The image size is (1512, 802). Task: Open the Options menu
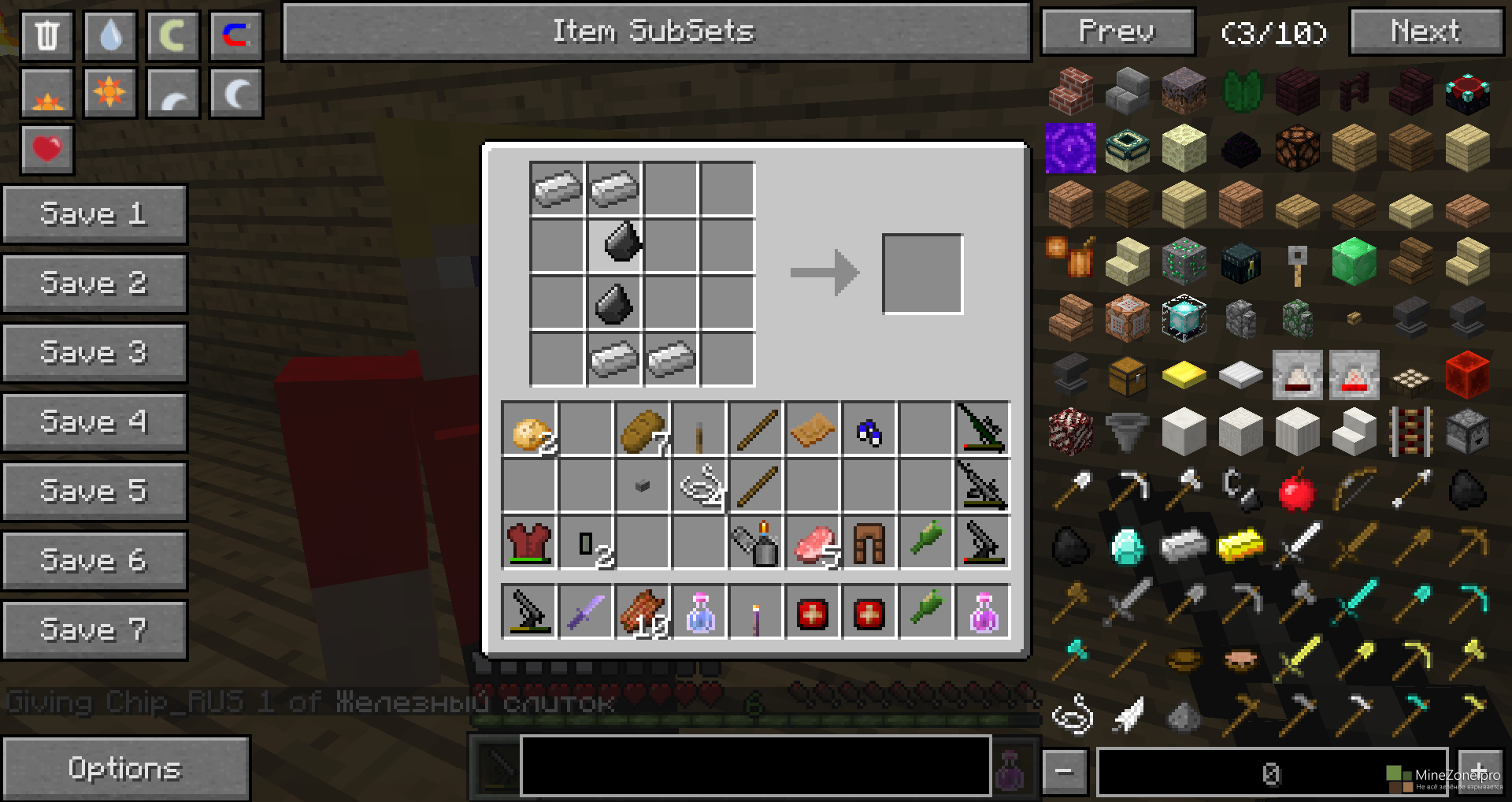click(125, 768)
